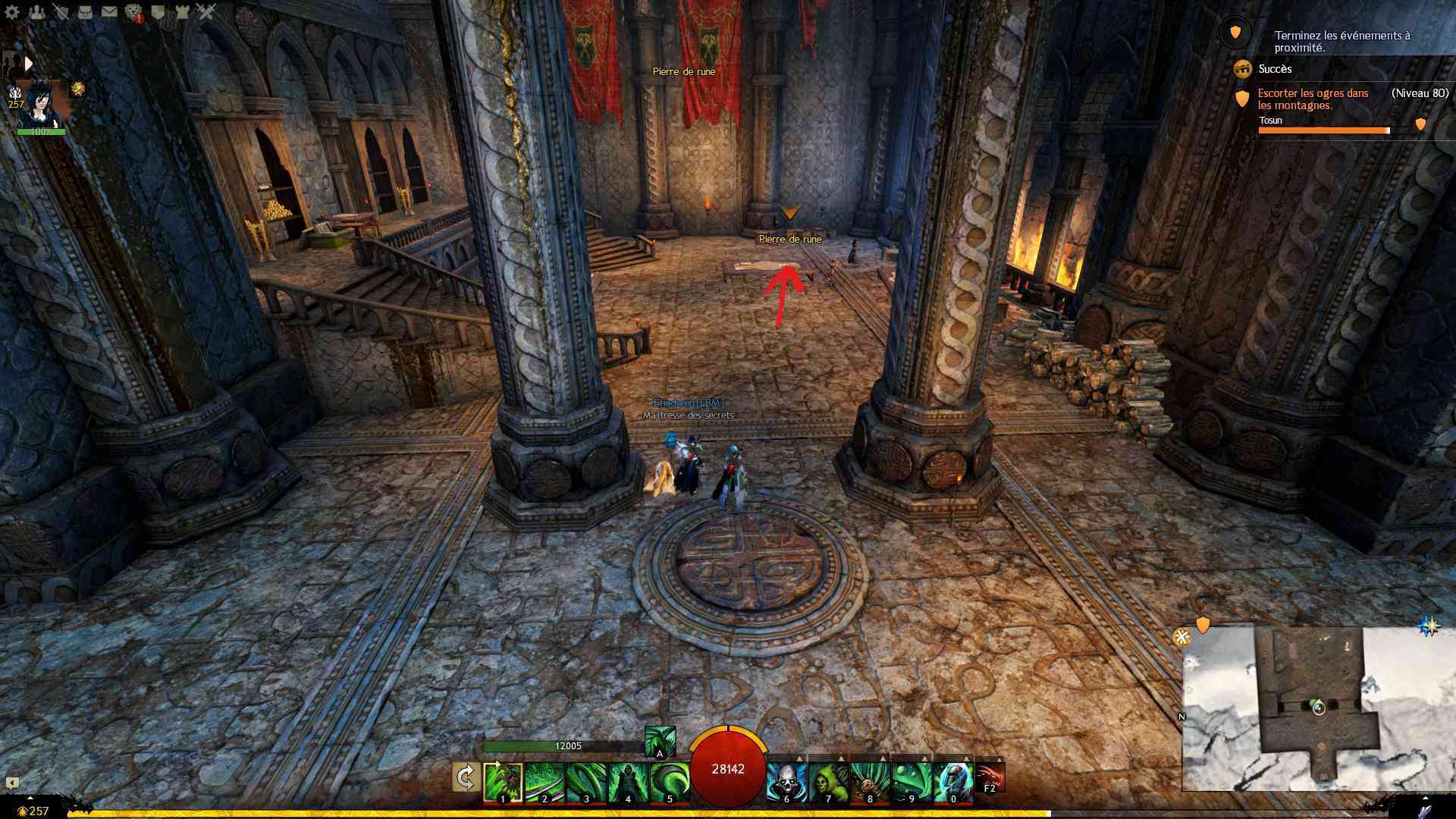
Task: Open the Succès achievements tracker header
Action: click(x=1274, y=69)
